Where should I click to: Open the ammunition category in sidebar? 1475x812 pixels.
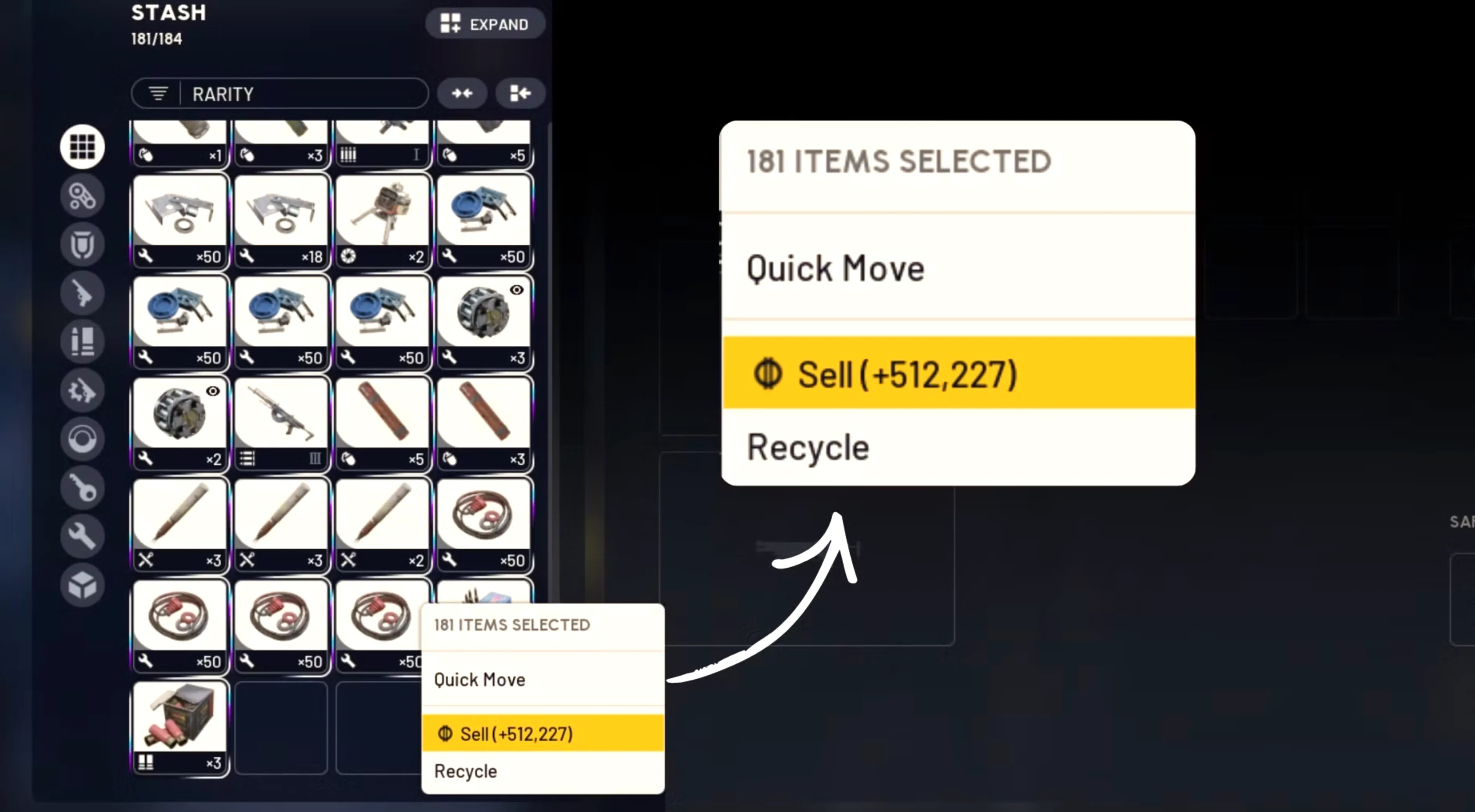click(82, 341)
